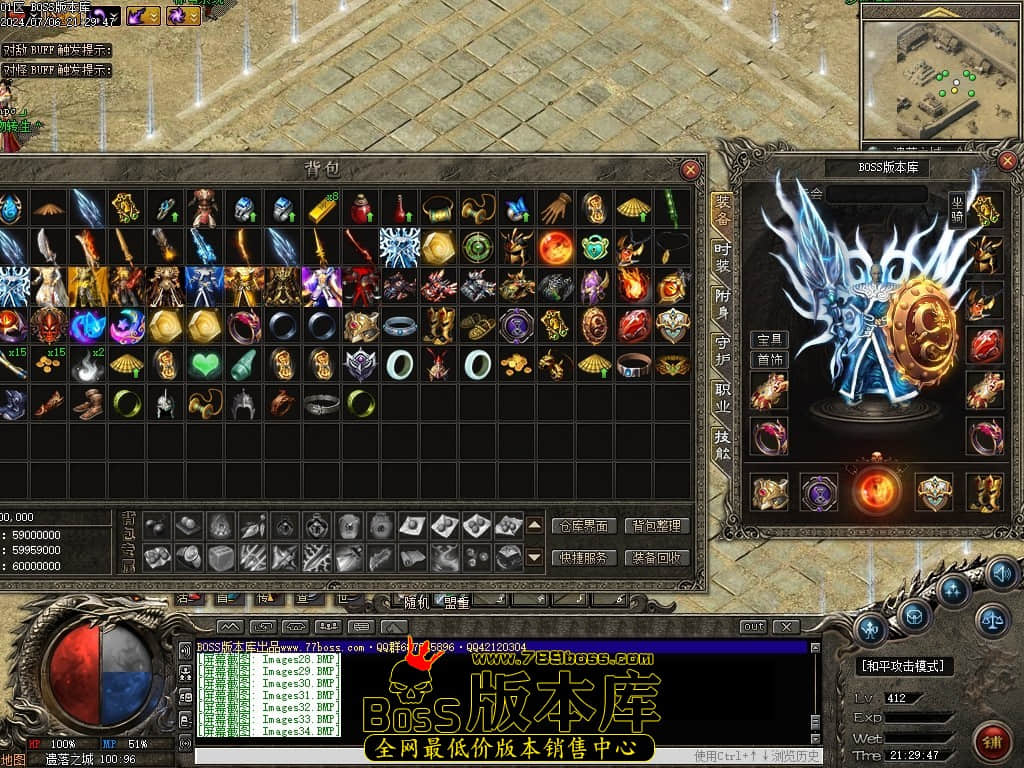
Task: Open the 守护 guardian tab
Action: coord(722,349)
